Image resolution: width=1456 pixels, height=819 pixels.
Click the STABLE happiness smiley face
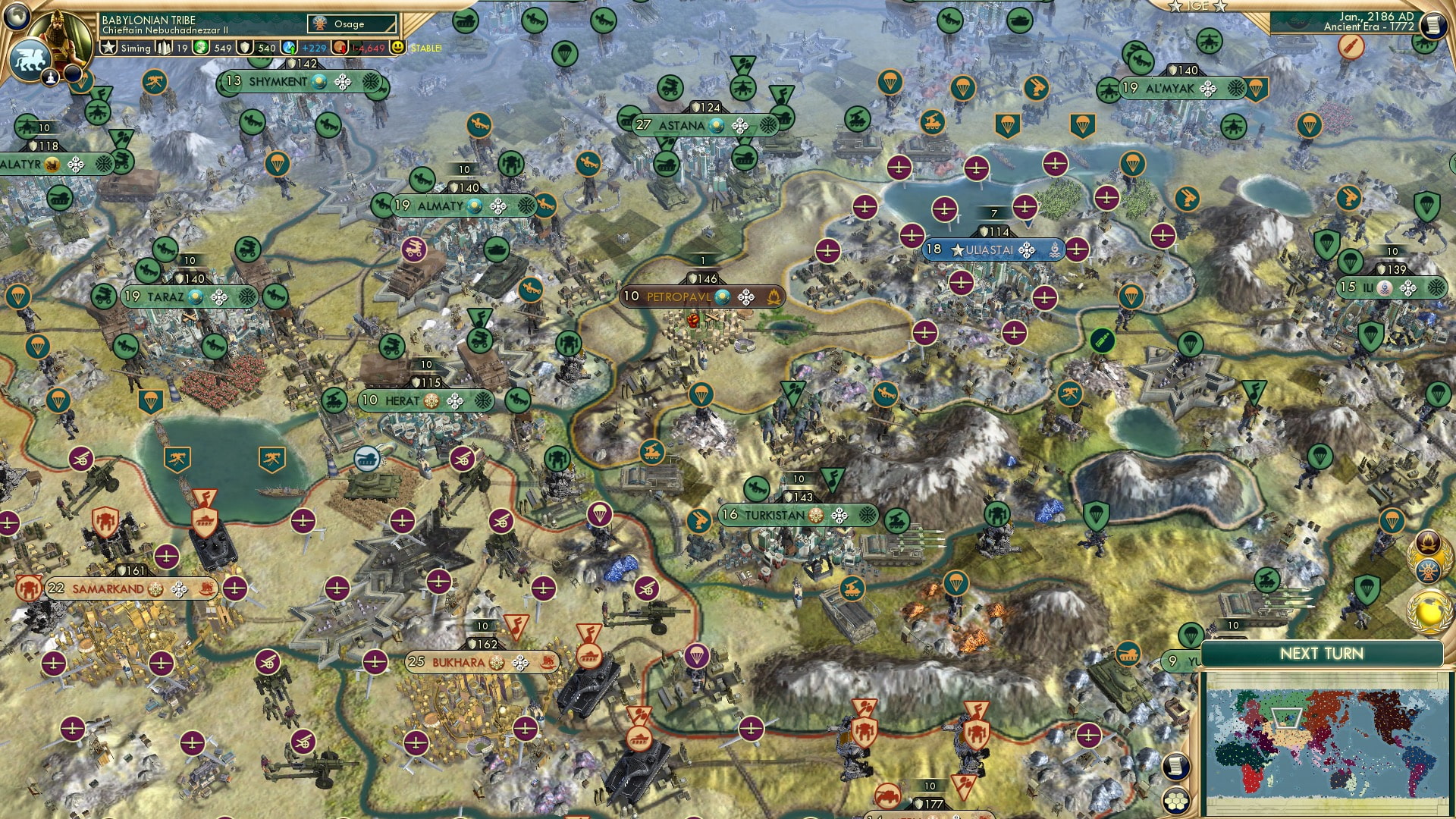(397, 47)
